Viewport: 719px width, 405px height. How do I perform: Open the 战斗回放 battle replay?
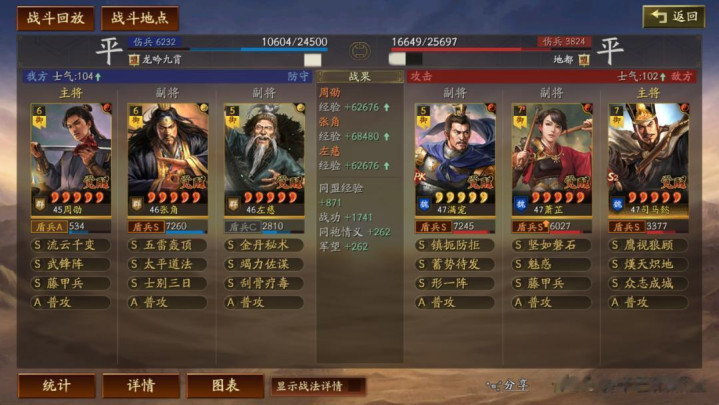pos(55,18)
